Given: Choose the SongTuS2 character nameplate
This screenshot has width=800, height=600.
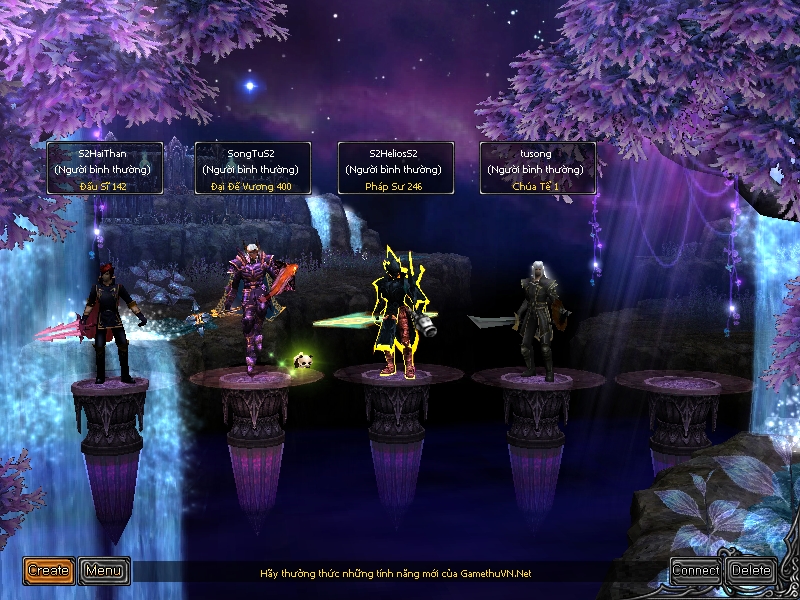Looking at the screenshot, I should pos(252,168).
